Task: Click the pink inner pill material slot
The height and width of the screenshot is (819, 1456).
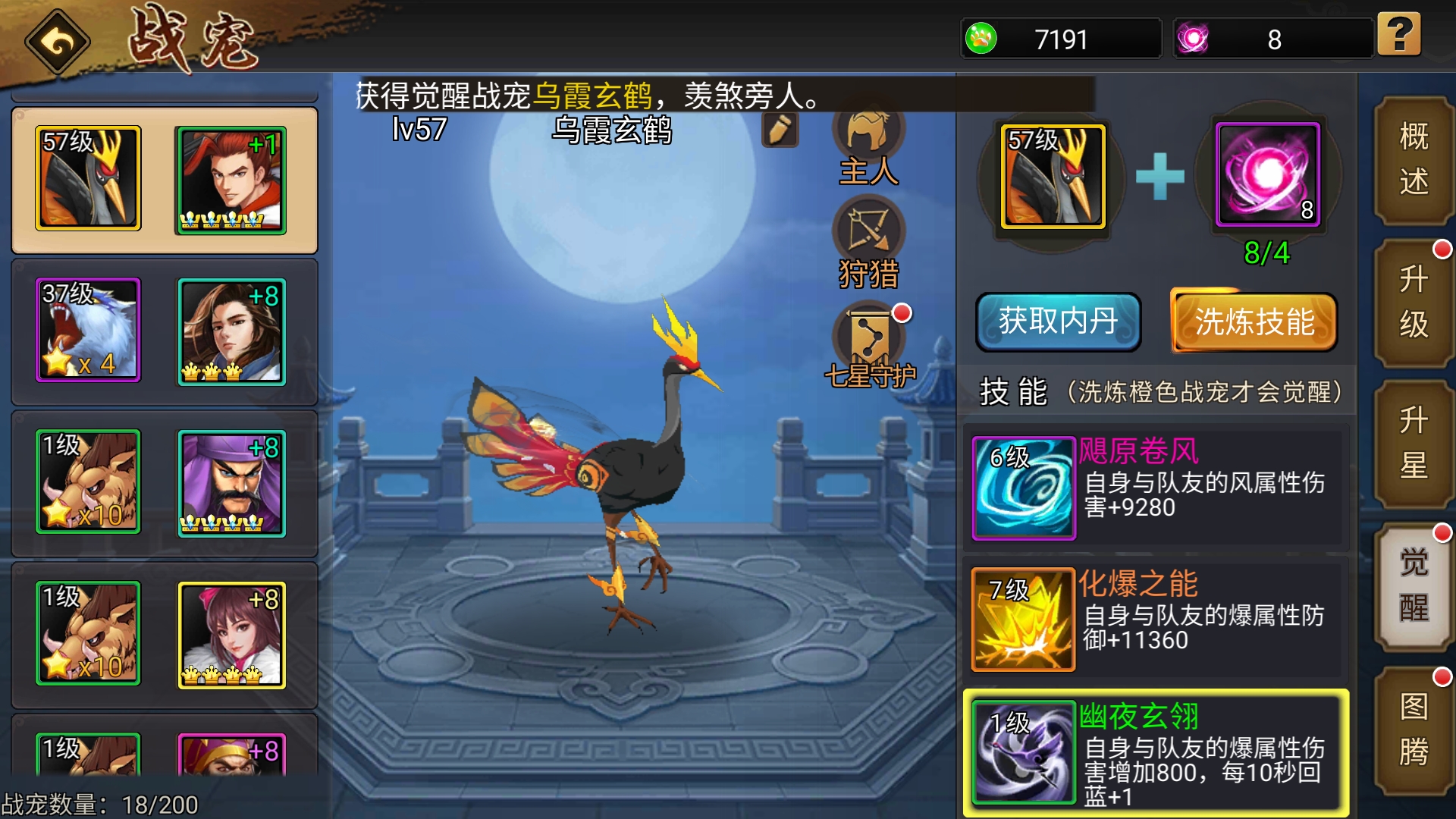Action: tap(1268, 175)
